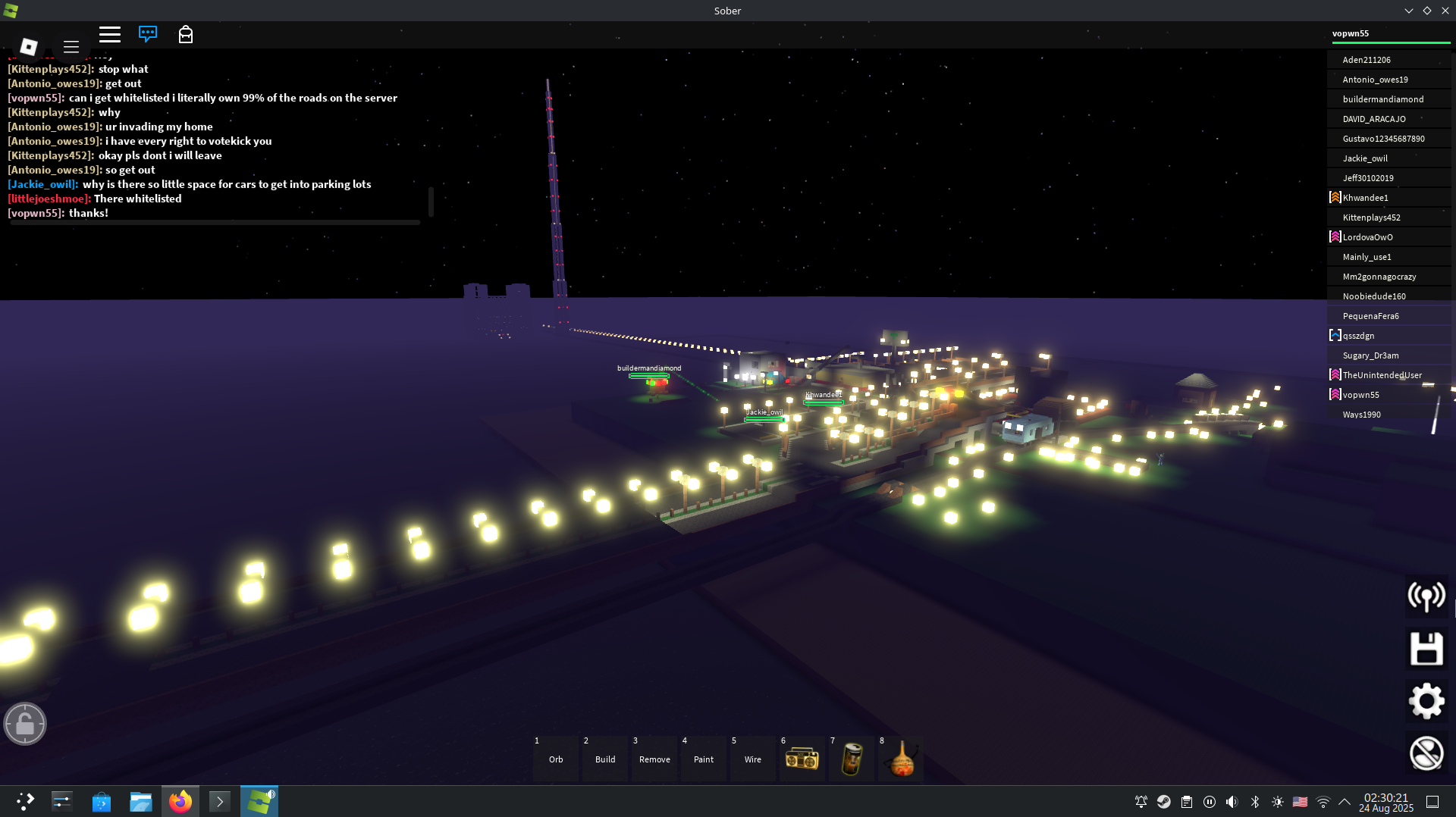This screenshot has width=1456, height=817.
Task: Open the Roblox logo menu
Action: [x=29, y=46]
